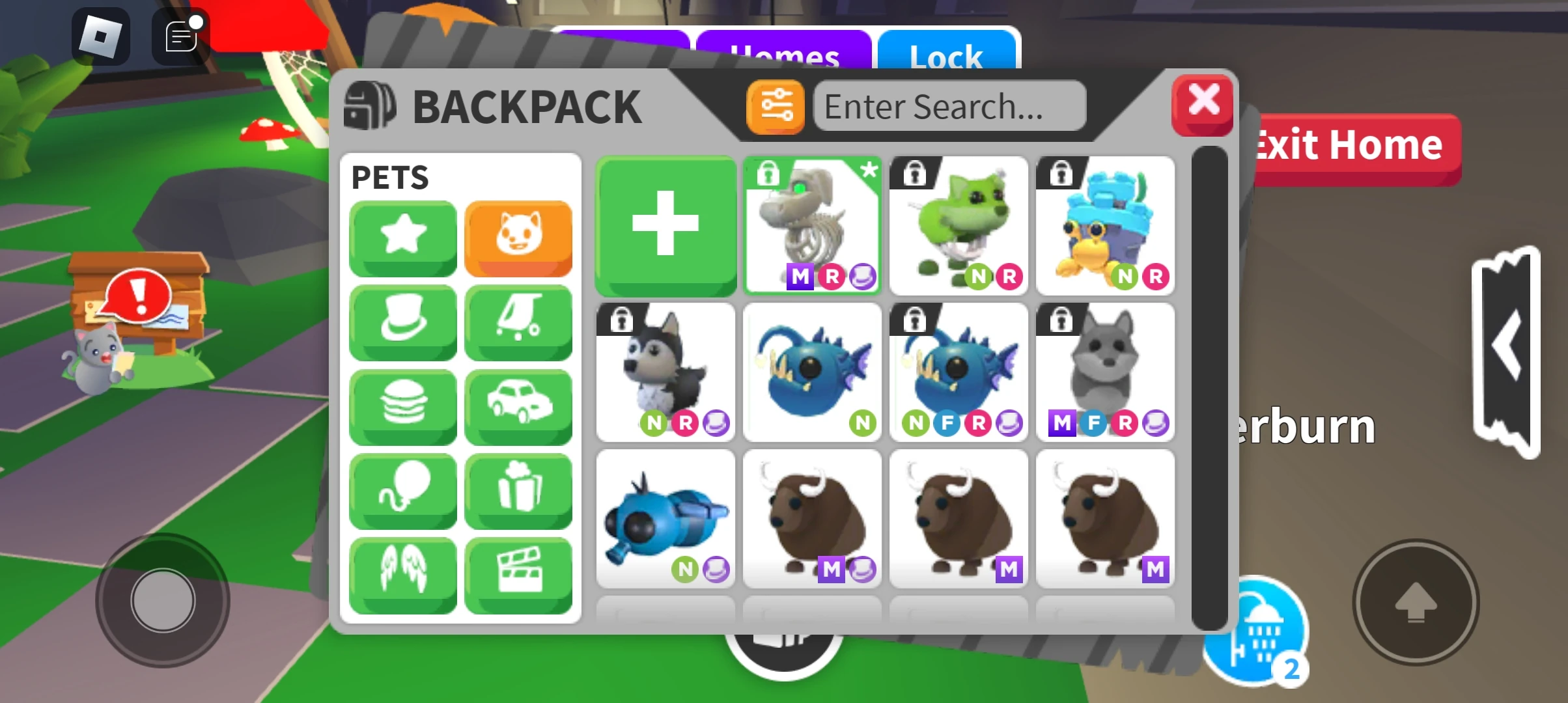This screenshot has height=703, width=1568.
Task: Open the Pet Wear hat category
Action: (402, 323)
